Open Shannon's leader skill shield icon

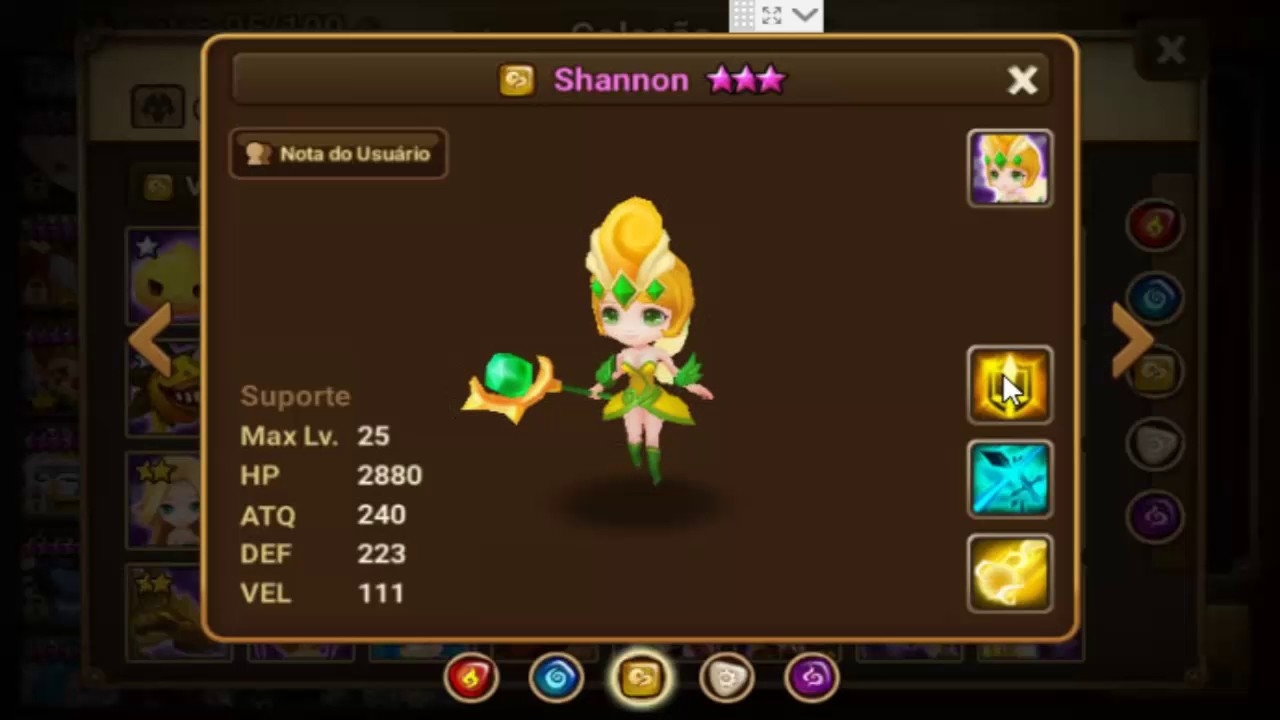[1009, 385]
